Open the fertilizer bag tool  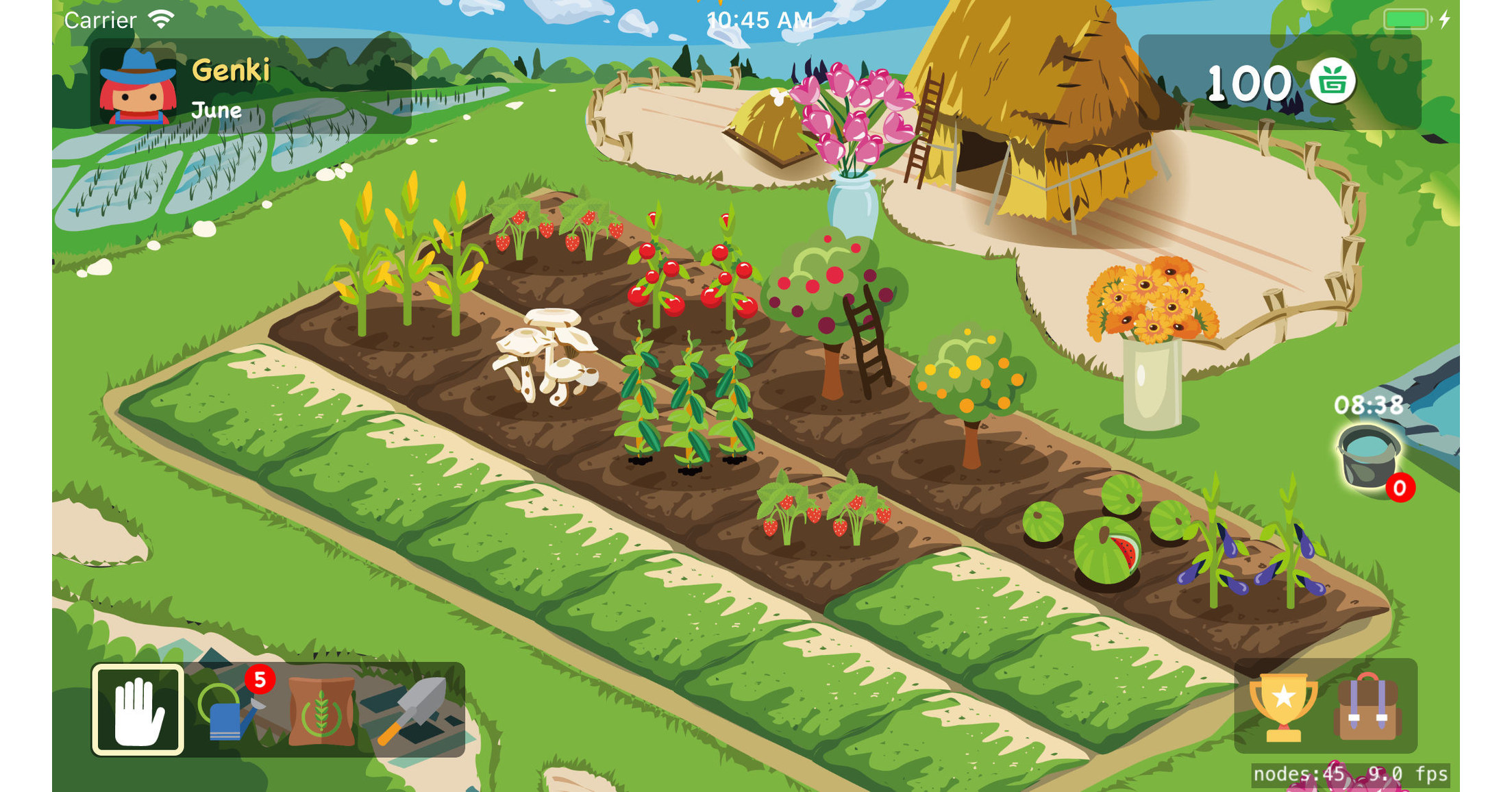point(322,713)
